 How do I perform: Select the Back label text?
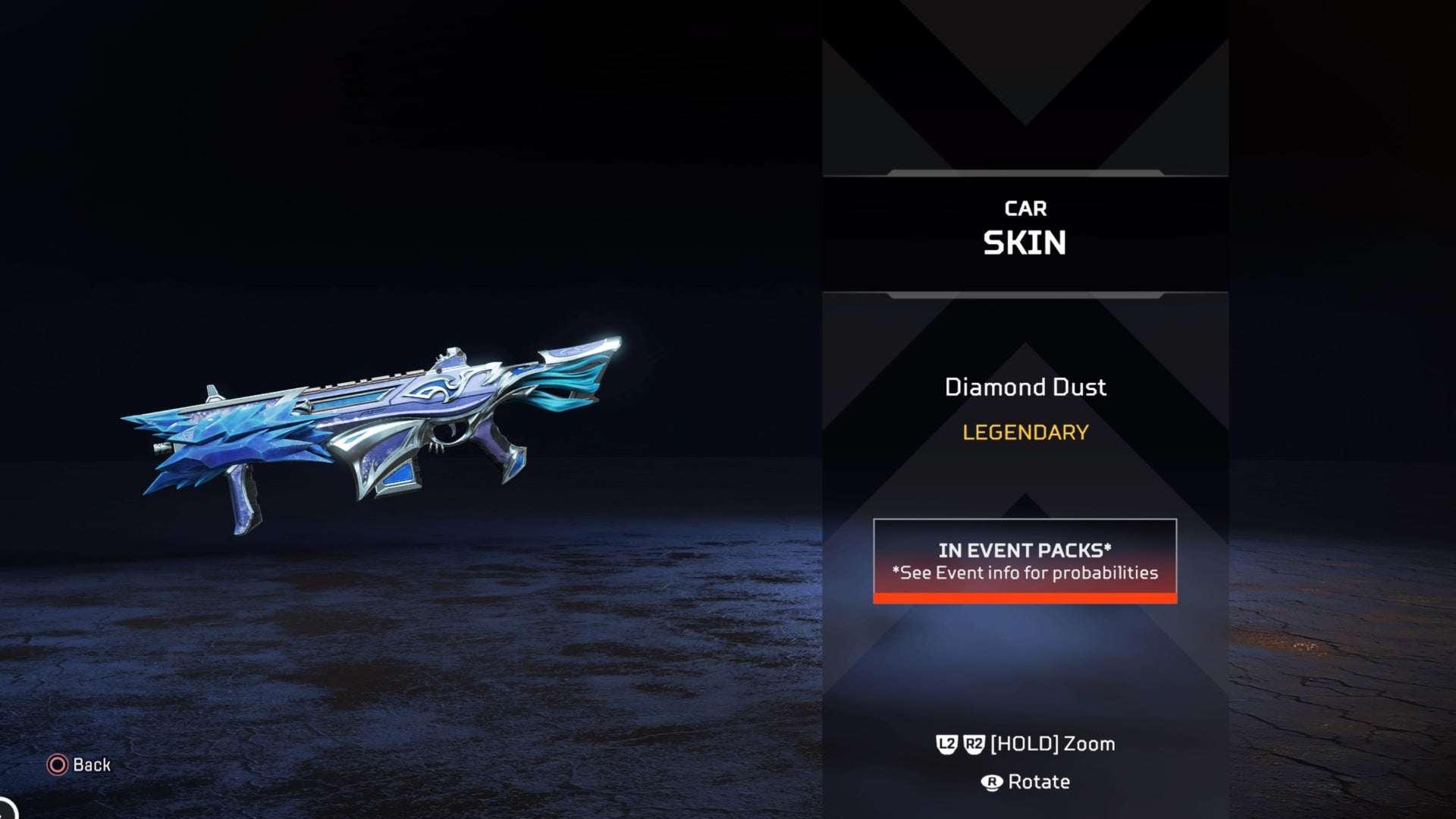[90, 765]
